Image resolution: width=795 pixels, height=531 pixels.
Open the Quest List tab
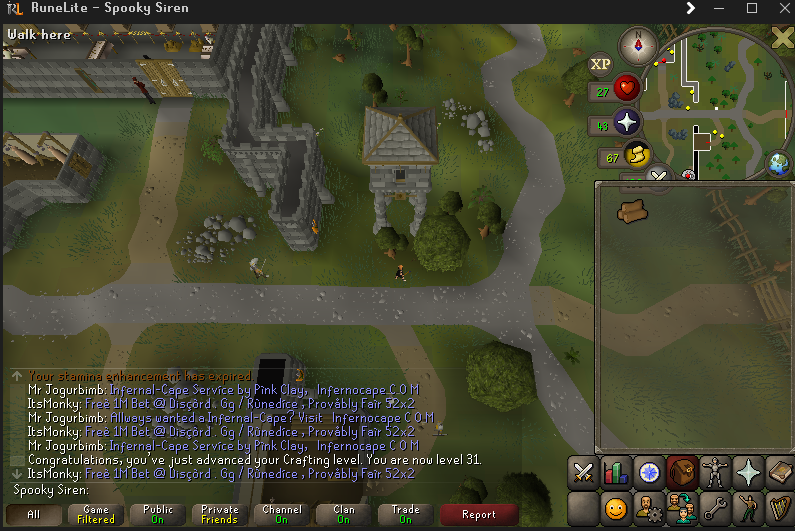click(650, 471)
